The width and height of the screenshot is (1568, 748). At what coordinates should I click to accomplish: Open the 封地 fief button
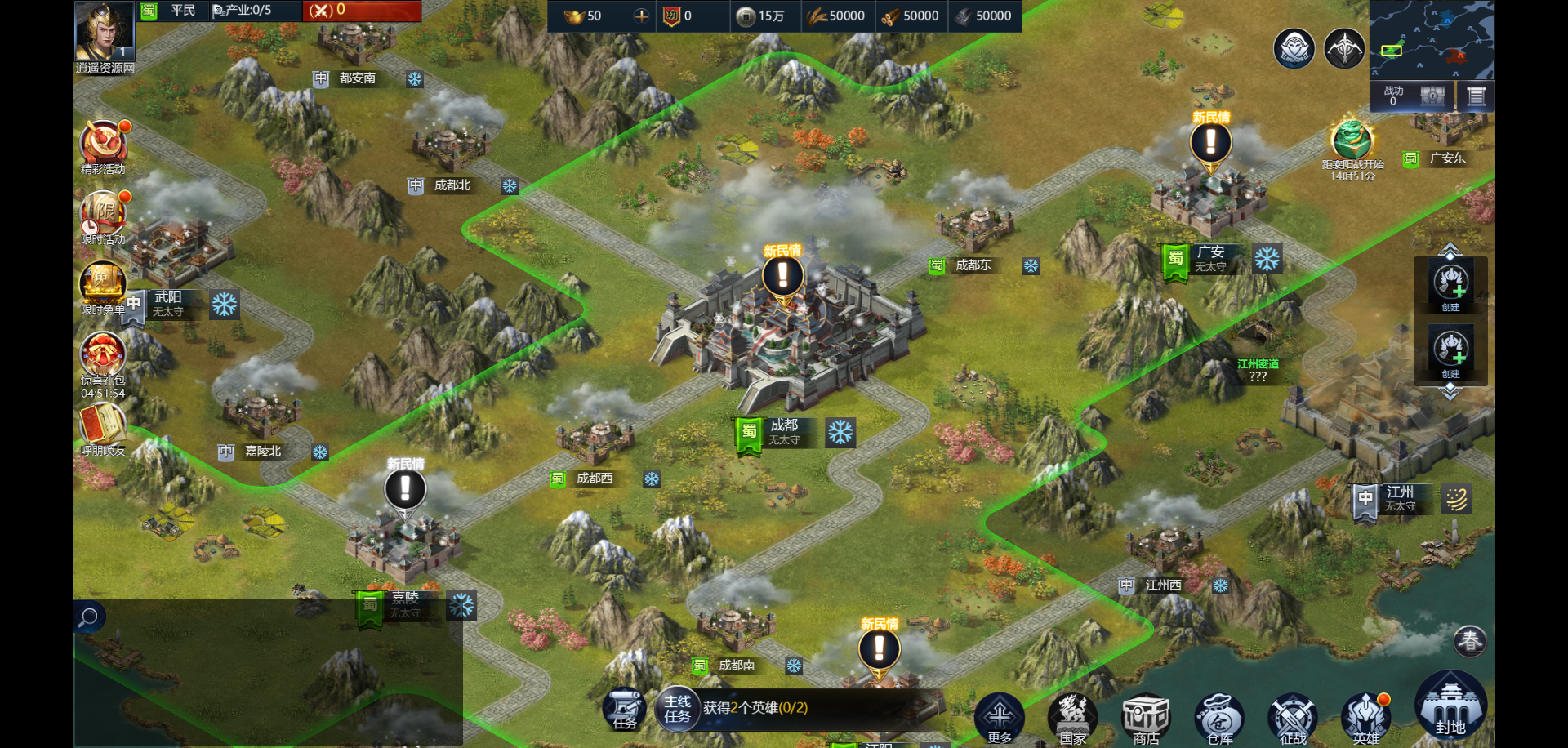pos(1450,706)
